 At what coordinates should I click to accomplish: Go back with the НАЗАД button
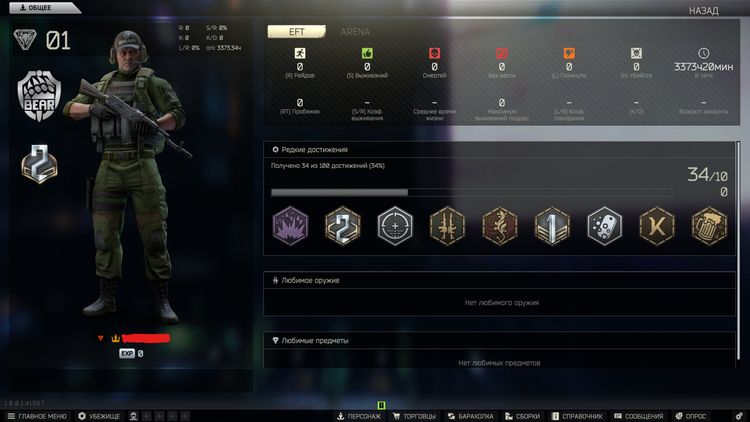[x=703, y=11]
